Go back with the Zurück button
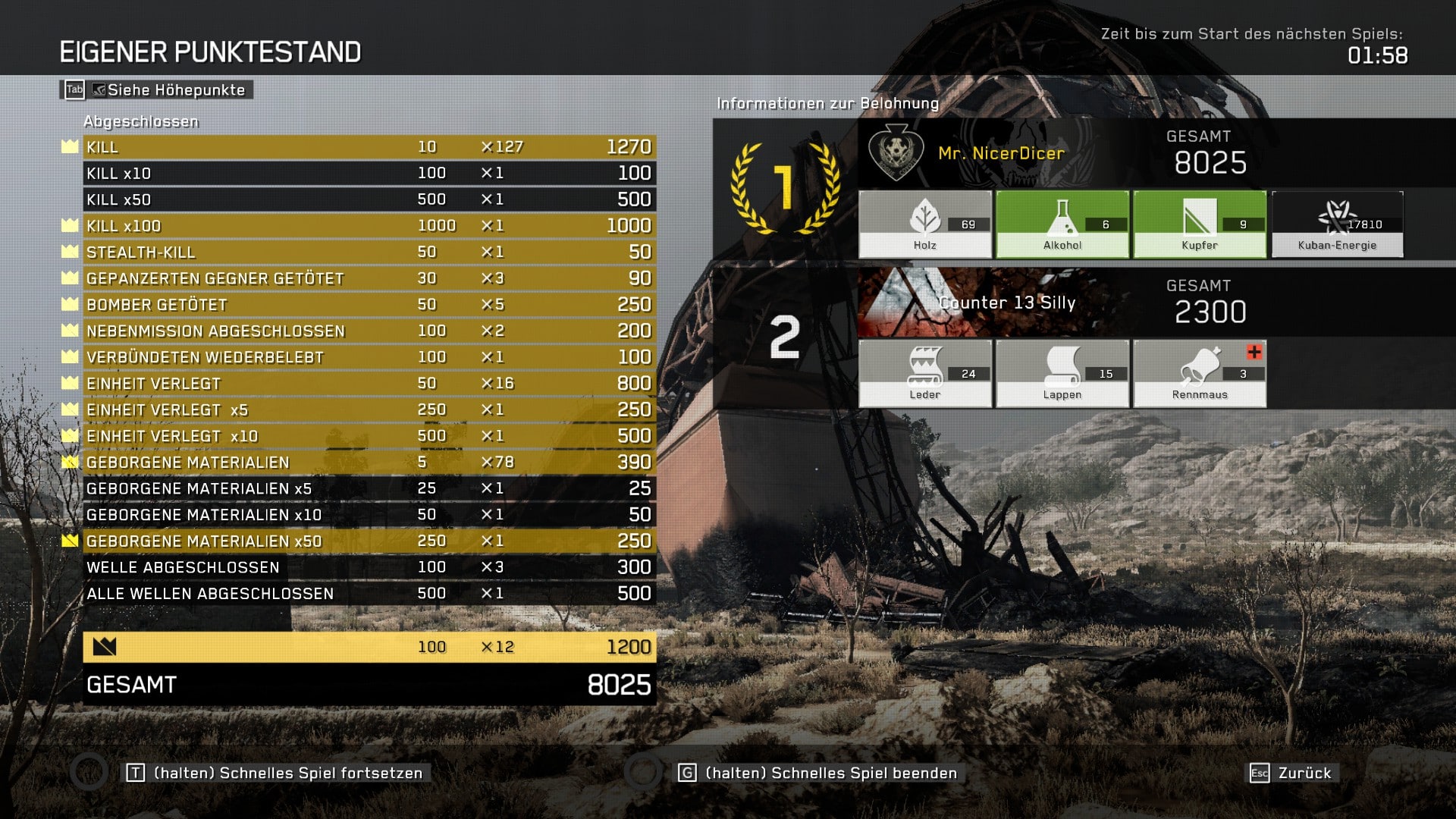This screenshot has height=819, width=1456. coord(1294,773)
